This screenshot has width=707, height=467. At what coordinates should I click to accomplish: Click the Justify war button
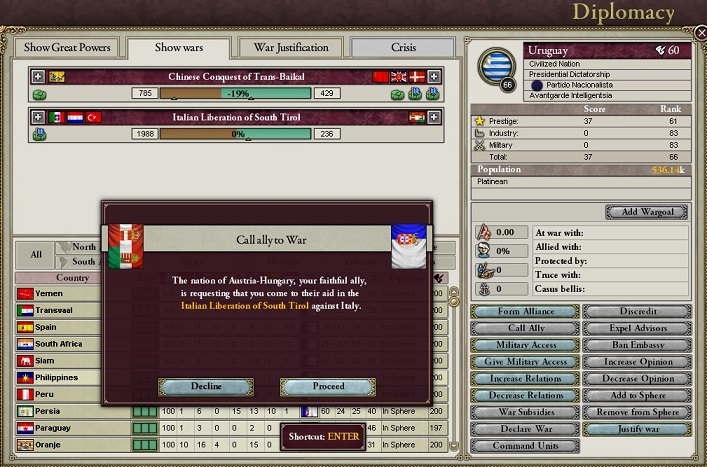click(x=636, y=429)
